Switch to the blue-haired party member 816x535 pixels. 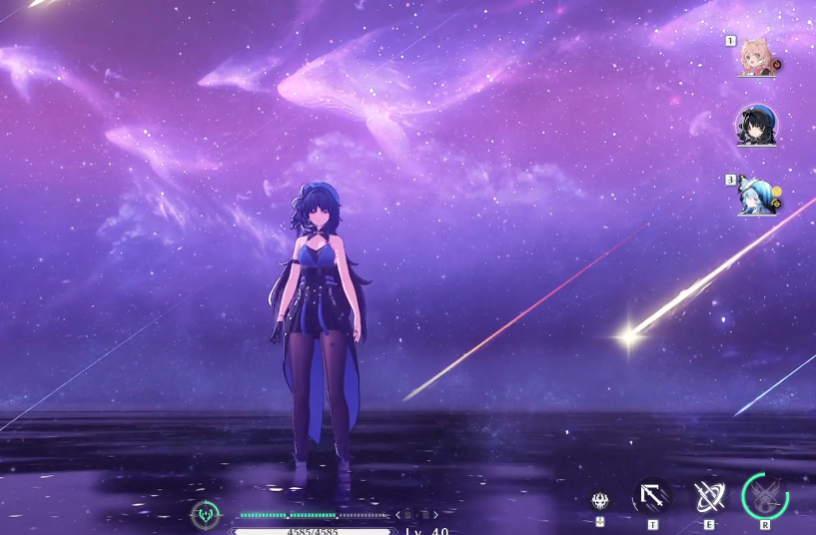755,195
